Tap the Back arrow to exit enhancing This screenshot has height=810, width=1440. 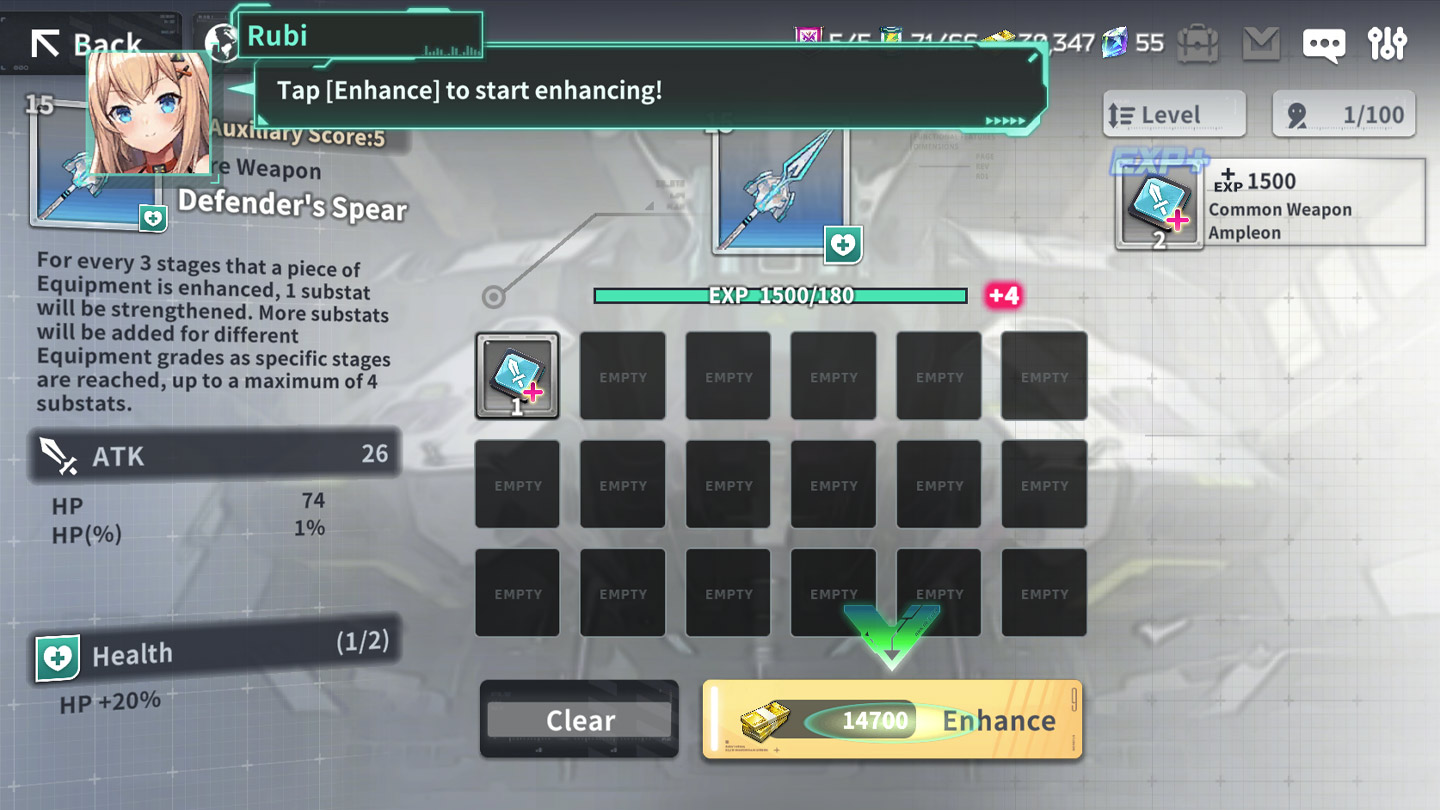coord(47,41)
